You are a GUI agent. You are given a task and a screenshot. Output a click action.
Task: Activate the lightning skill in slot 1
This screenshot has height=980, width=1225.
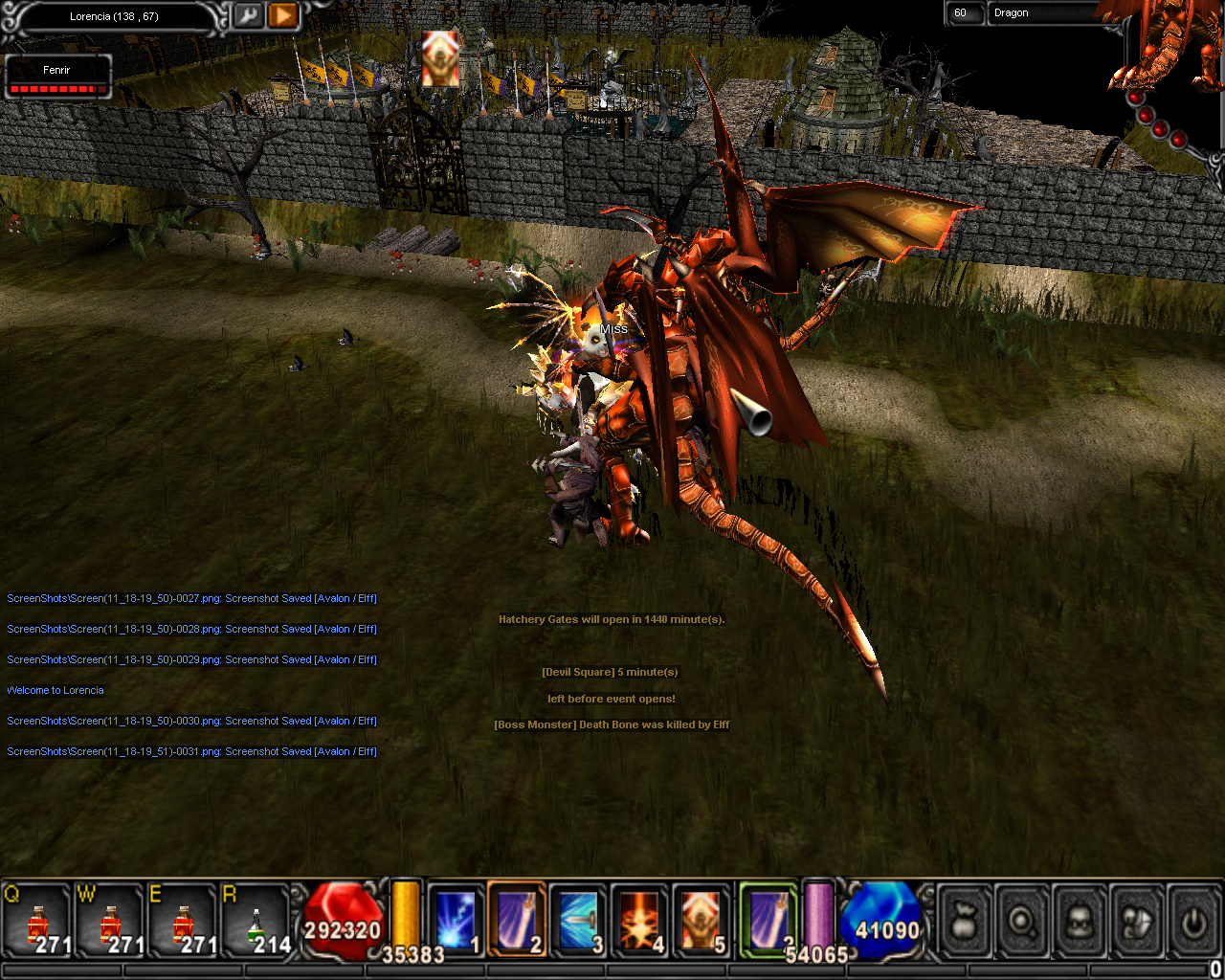456,920
